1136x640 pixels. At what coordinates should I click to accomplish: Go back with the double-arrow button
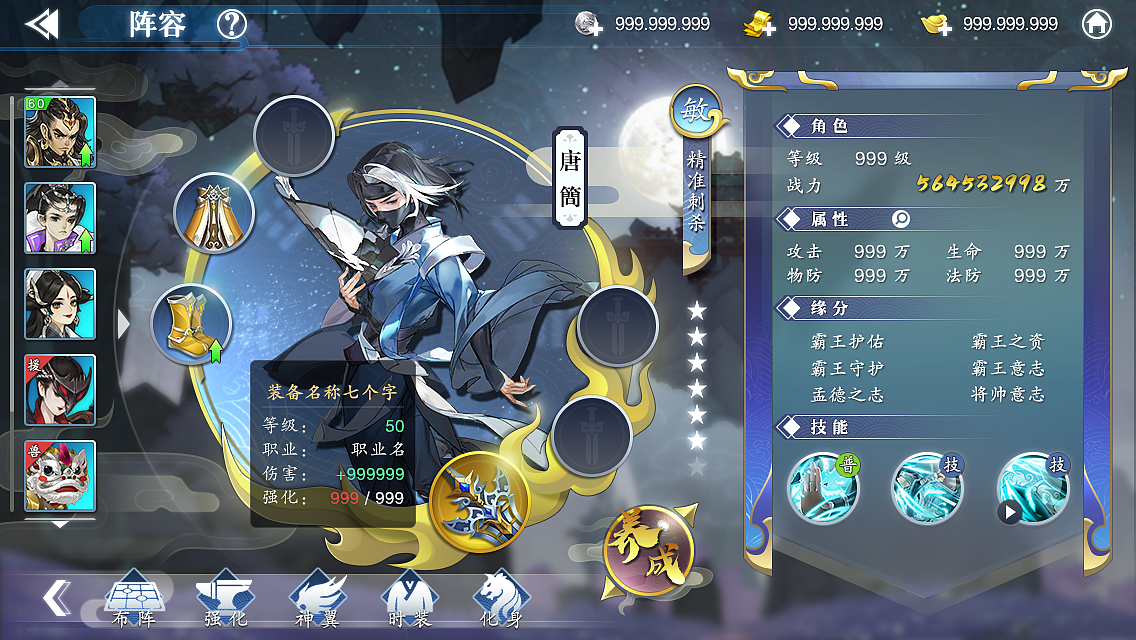tap(41, 24)
